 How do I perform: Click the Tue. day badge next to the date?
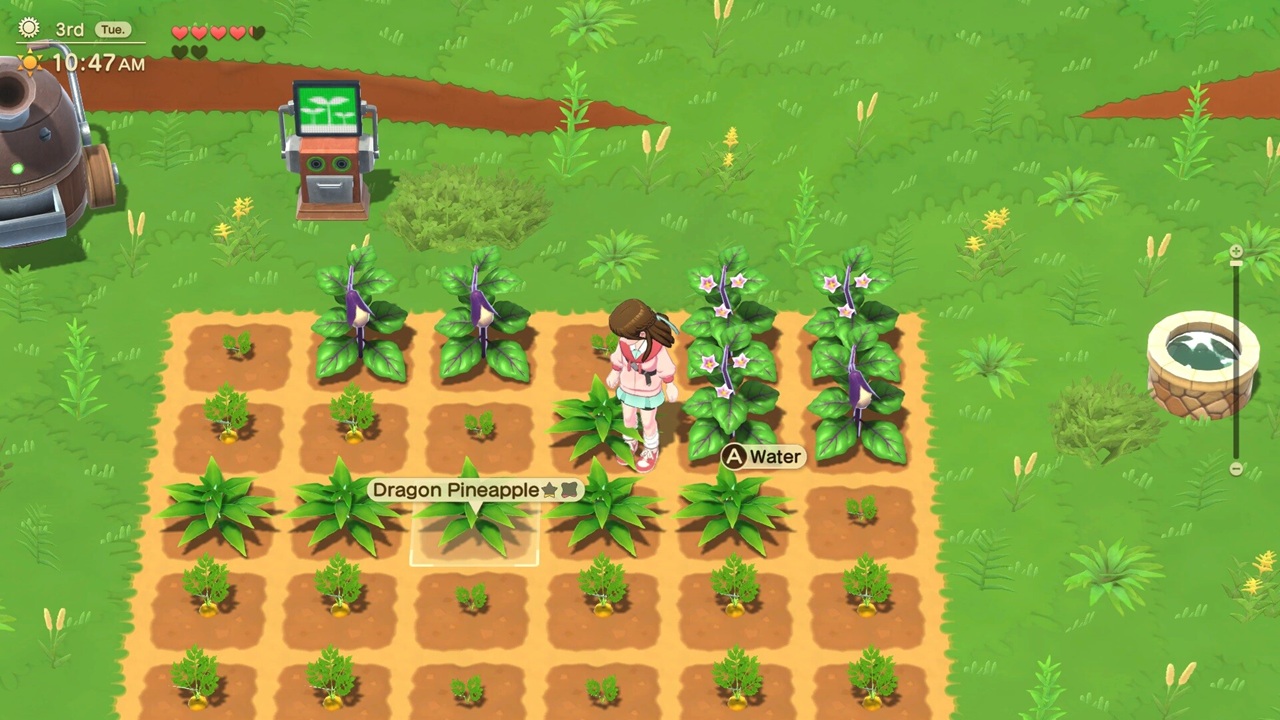pos(111,29)
